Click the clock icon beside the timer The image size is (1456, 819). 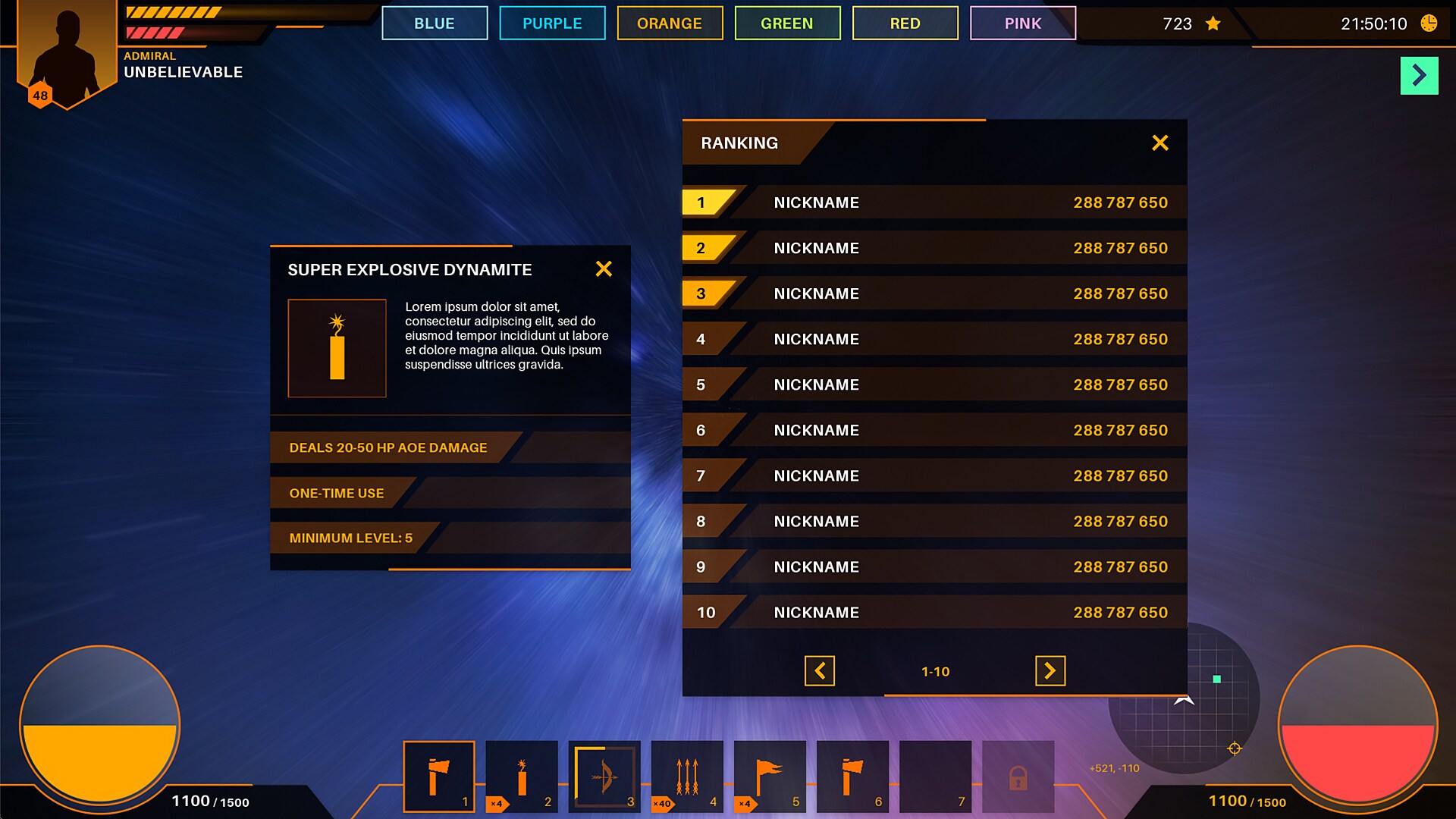(x=1429, y=24)
